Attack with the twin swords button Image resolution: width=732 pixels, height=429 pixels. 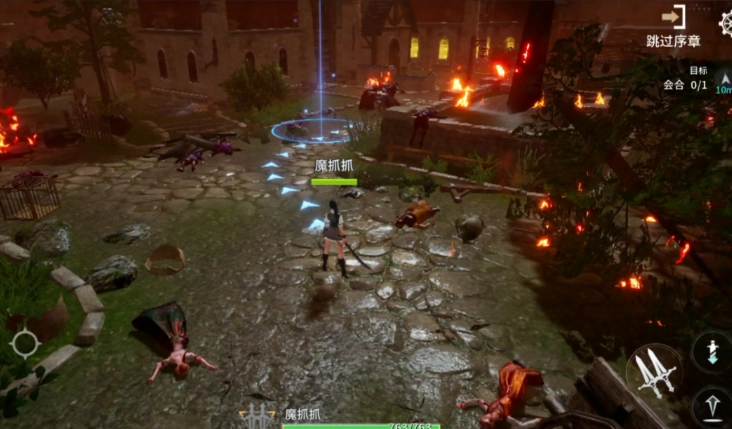point(653,372)
